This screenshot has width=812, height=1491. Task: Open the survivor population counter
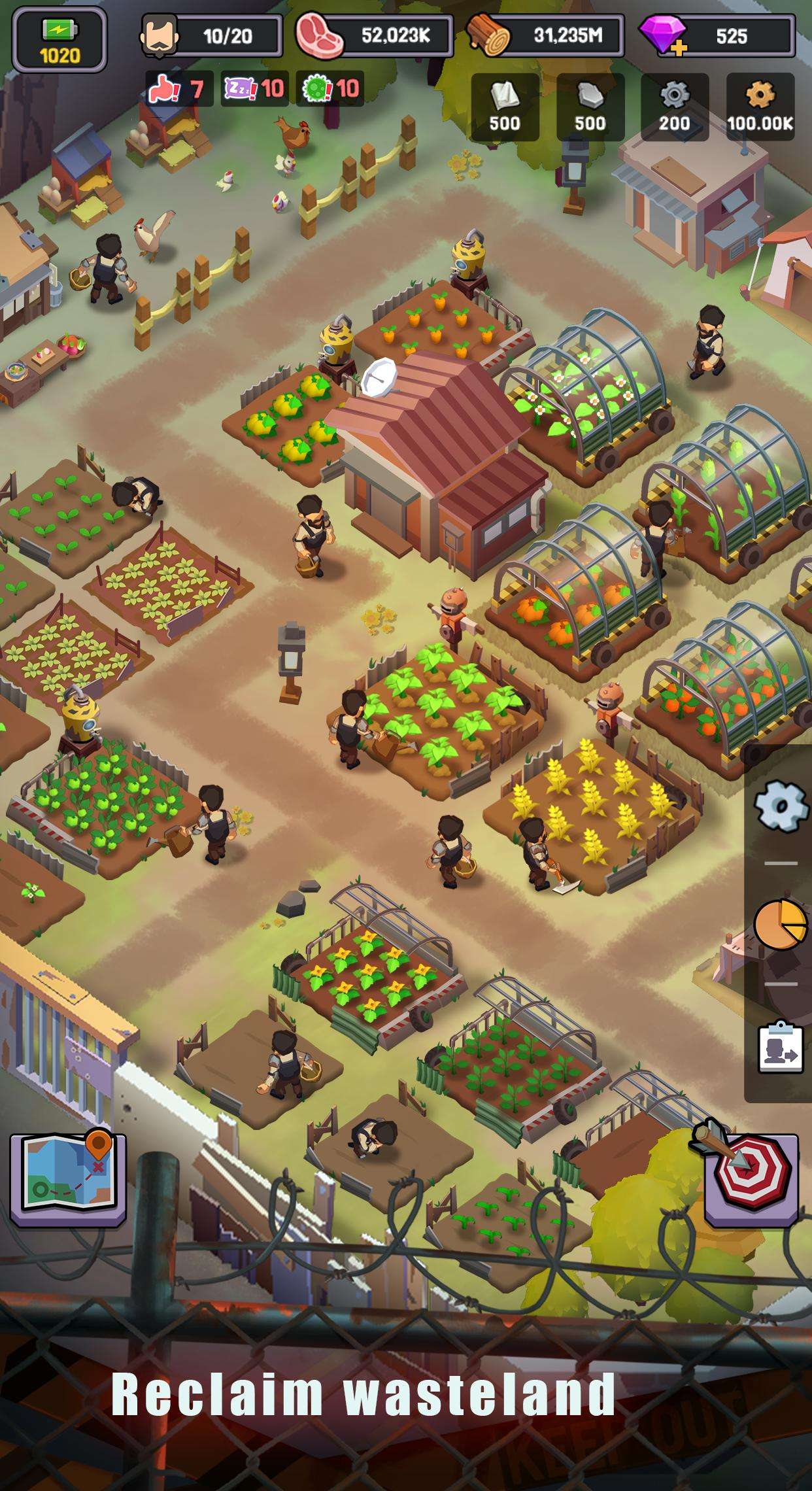coord(211,36)
